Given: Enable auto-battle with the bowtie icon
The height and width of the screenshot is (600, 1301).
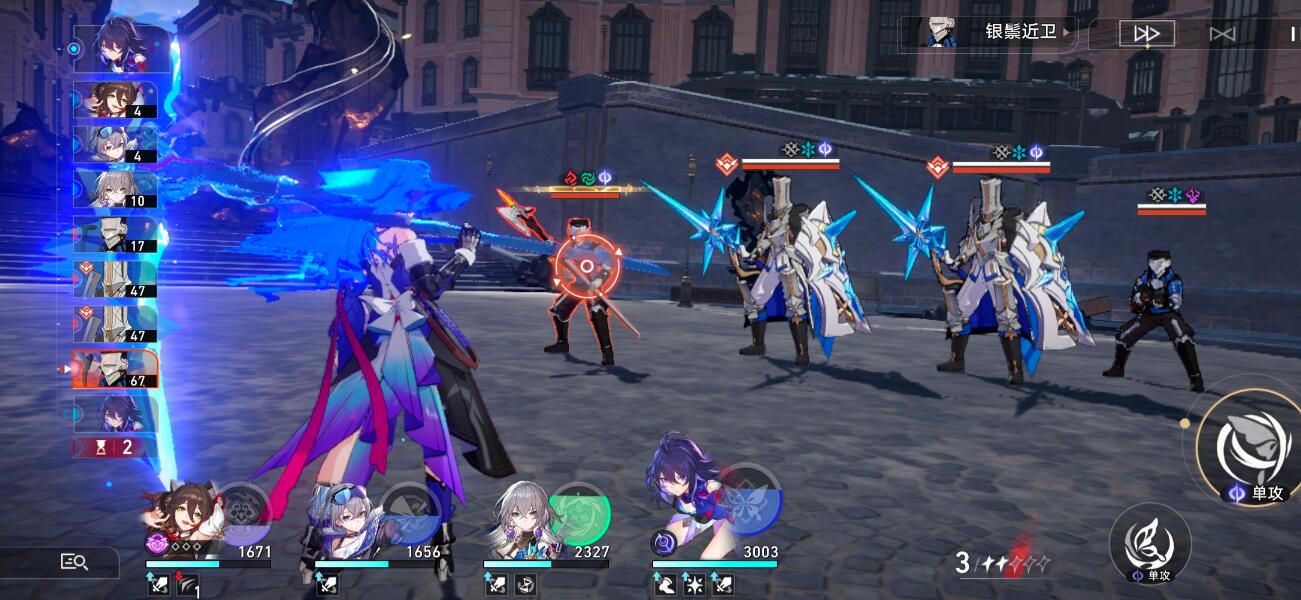Looking at the screenshot, I should 1222,34.
